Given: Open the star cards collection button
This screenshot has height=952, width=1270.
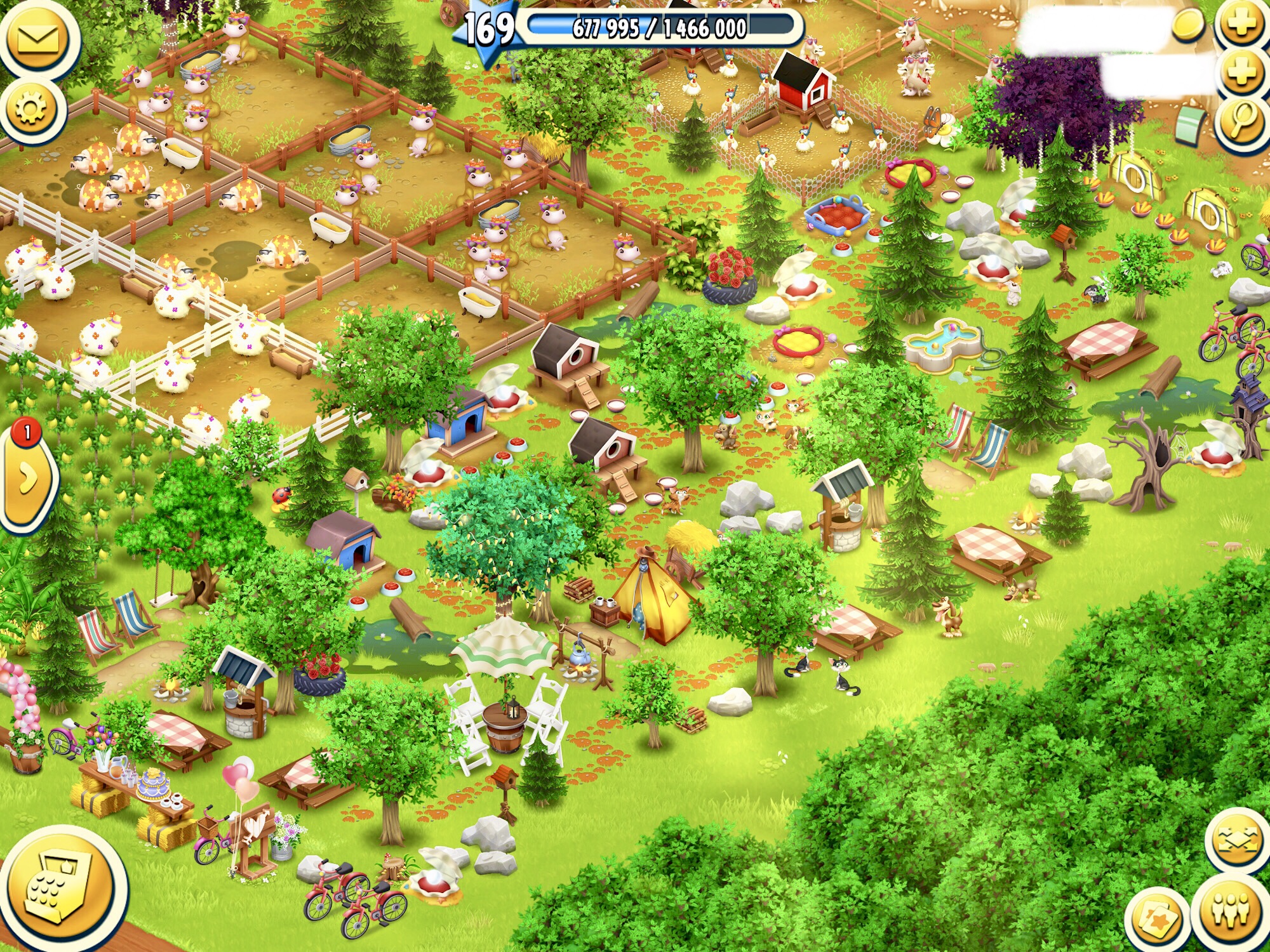Looking at the screenshot, I should pos(1157,920).
